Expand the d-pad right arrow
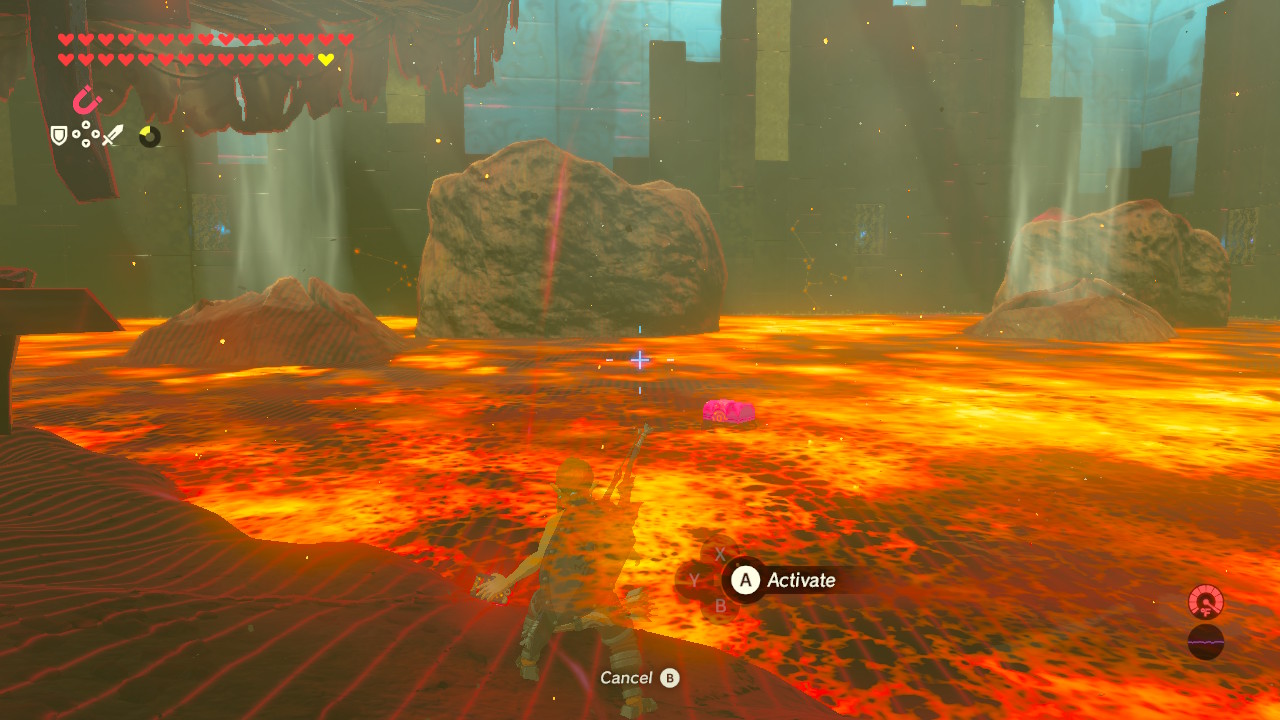The image size is (1280, 720). 97,134
